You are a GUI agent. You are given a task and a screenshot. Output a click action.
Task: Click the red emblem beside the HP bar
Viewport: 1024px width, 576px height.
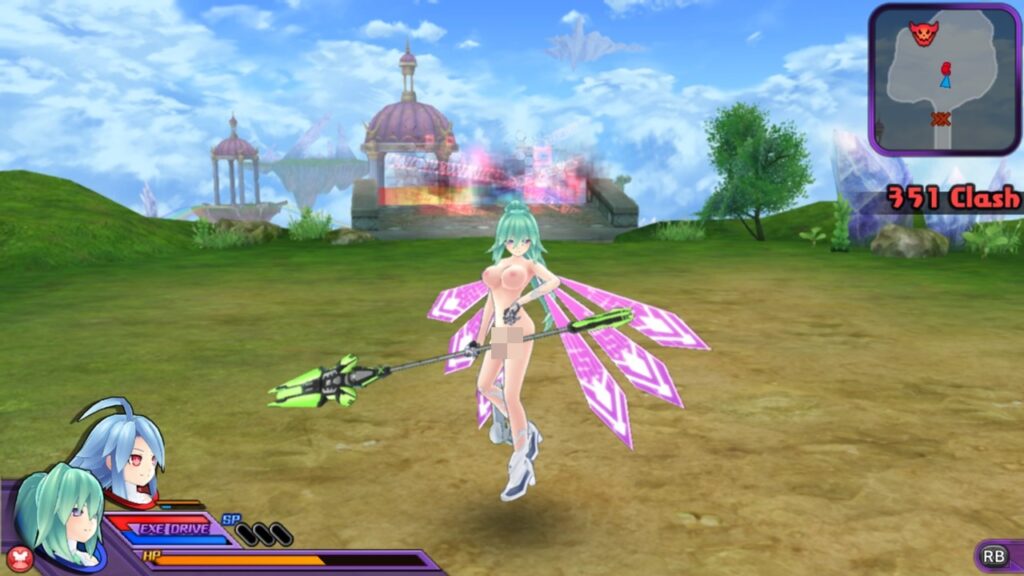19,558
